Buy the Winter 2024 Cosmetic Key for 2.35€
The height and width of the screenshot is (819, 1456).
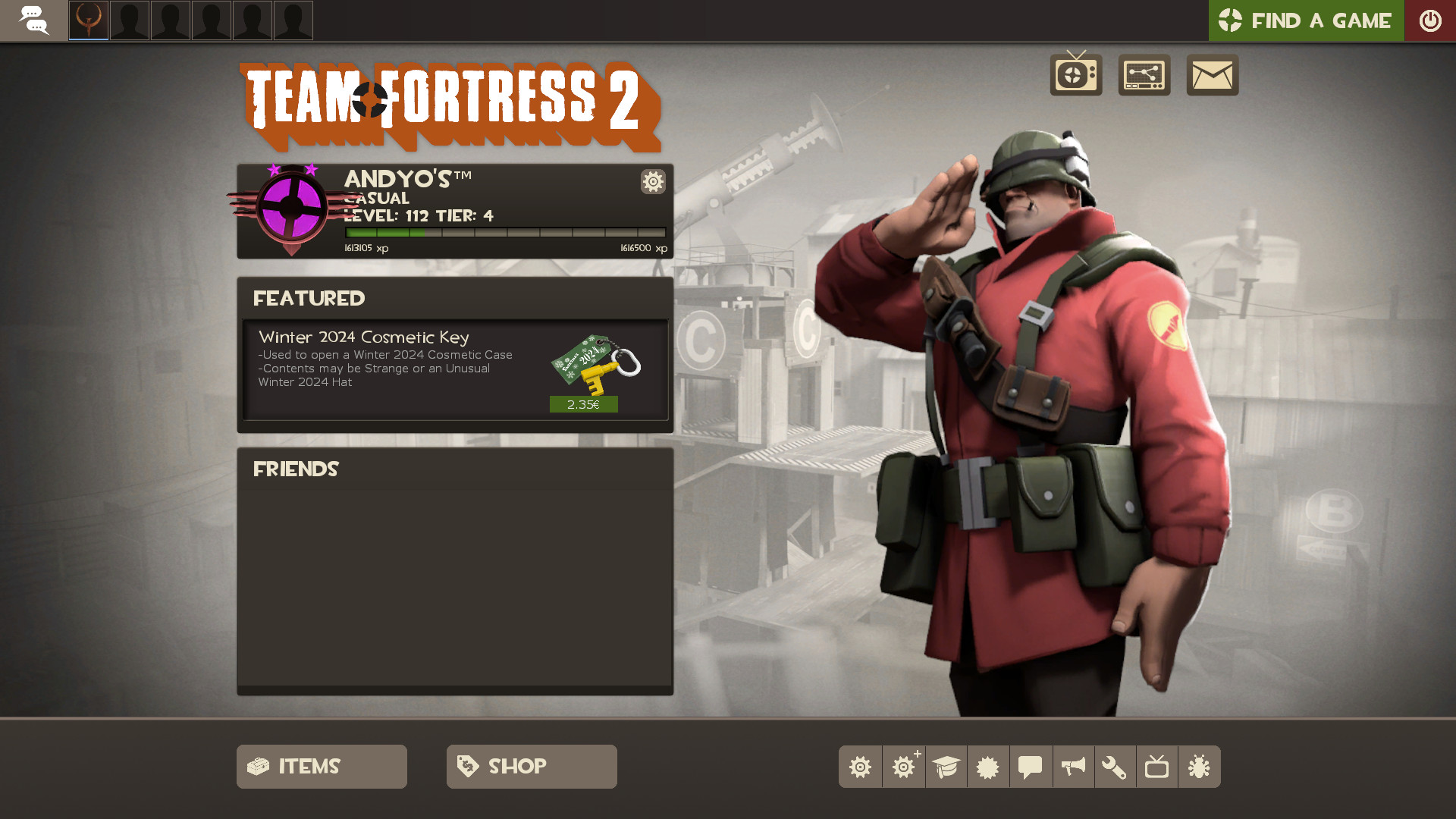[x=584, y=404]
